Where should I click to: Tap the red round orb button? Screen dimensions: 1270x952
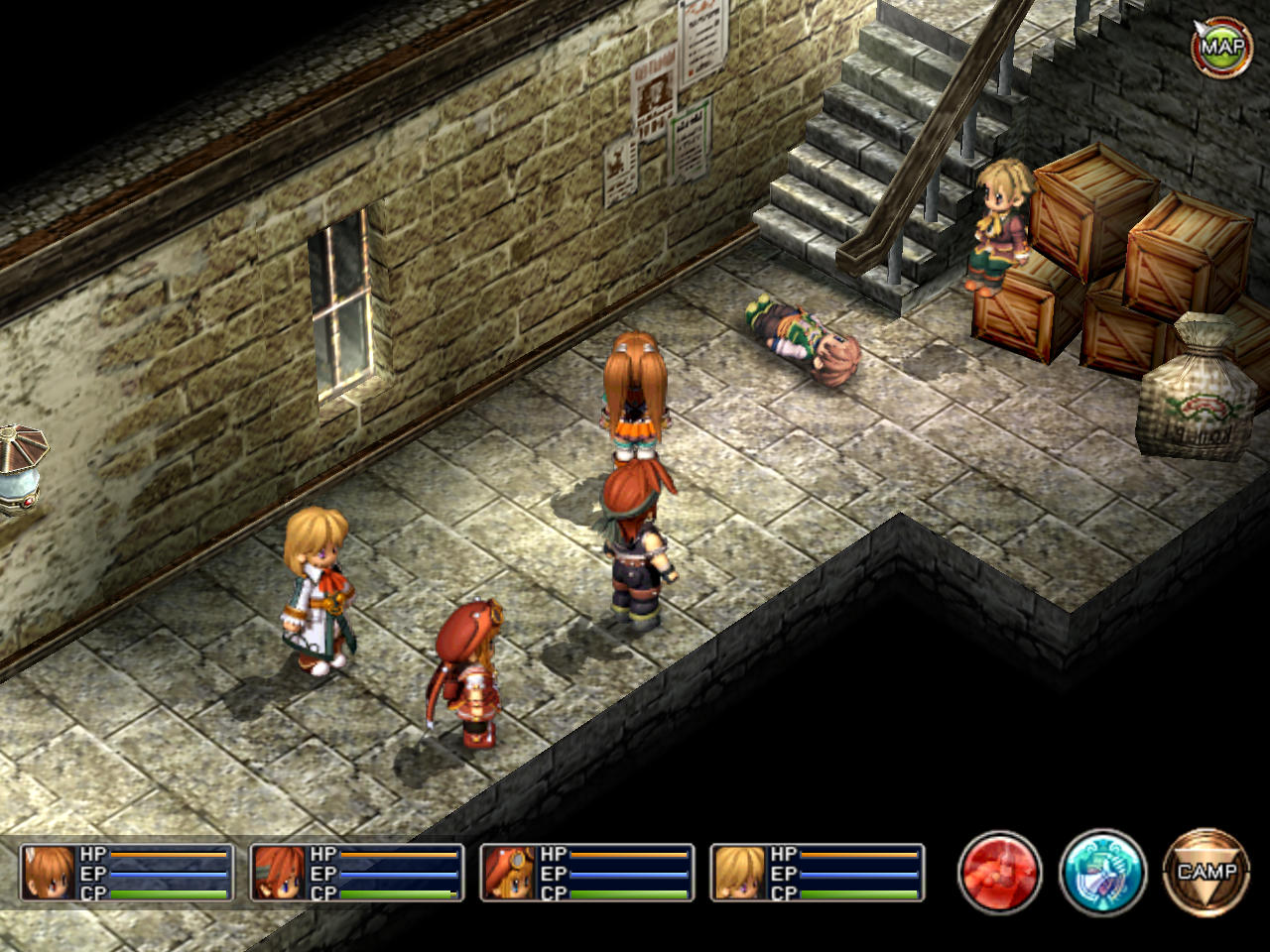pos(999,873)
